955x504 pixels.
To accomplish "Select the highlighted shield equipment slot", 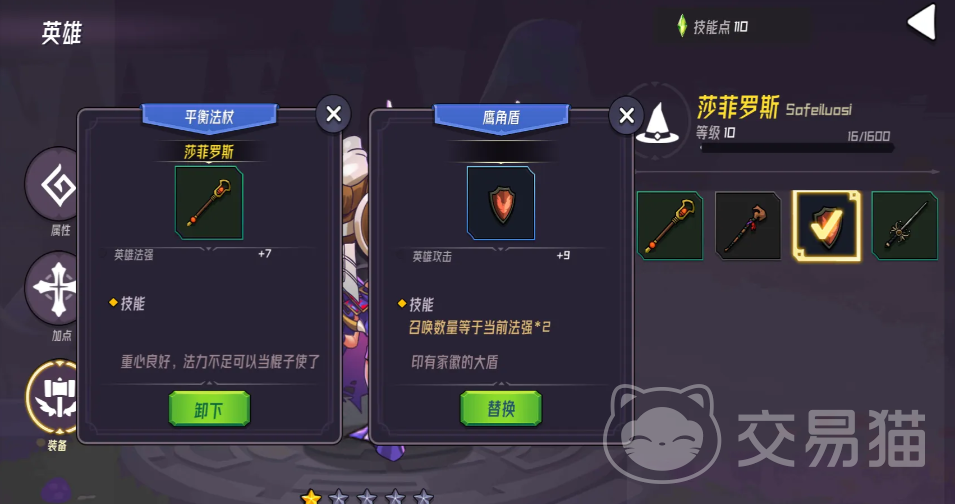I will tap(826, 226).
